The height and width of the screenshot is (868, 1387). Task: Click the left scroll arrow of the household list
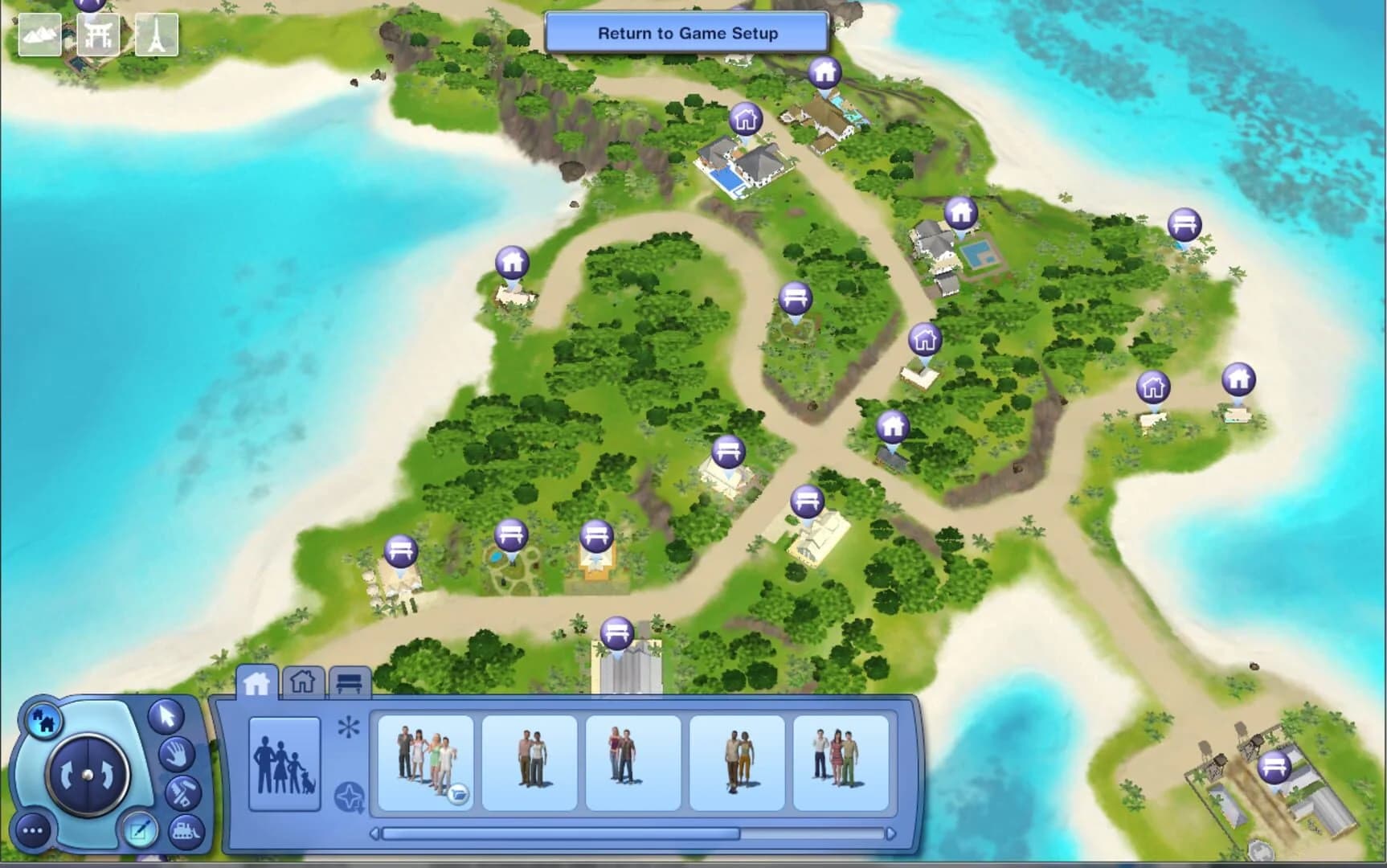tap(375, 834)
